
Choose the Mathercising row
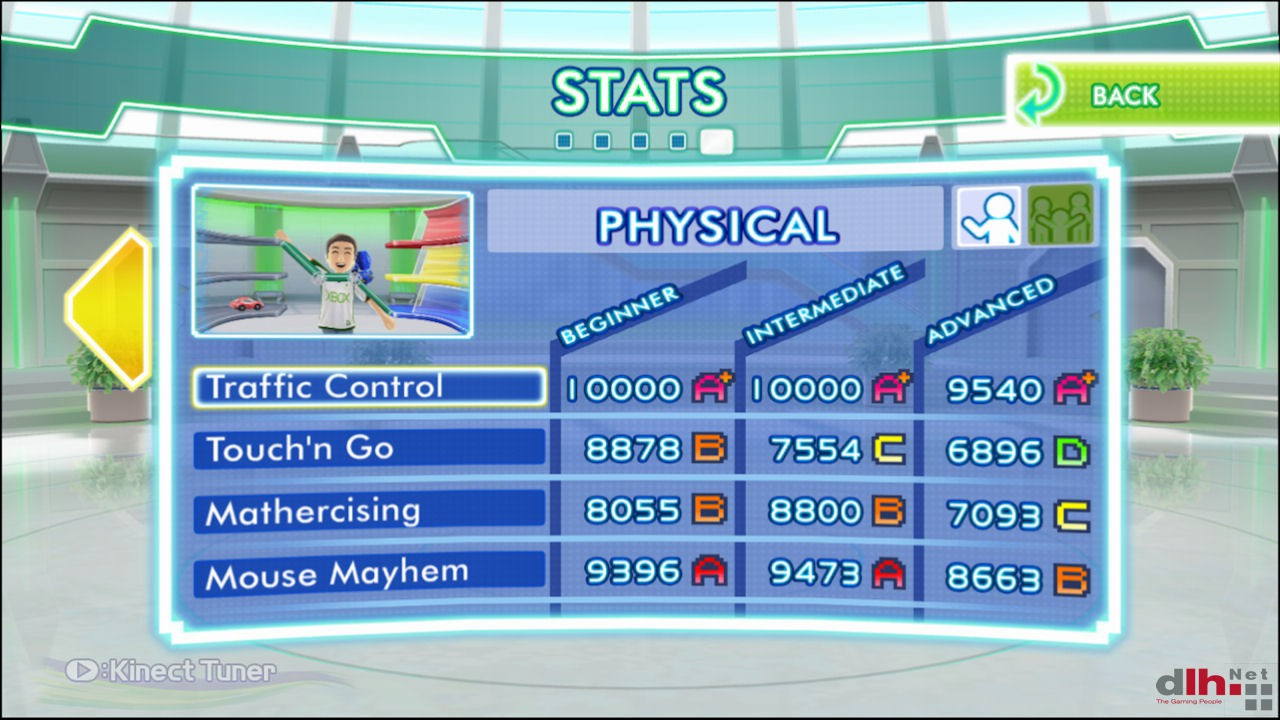pos(369,512)
